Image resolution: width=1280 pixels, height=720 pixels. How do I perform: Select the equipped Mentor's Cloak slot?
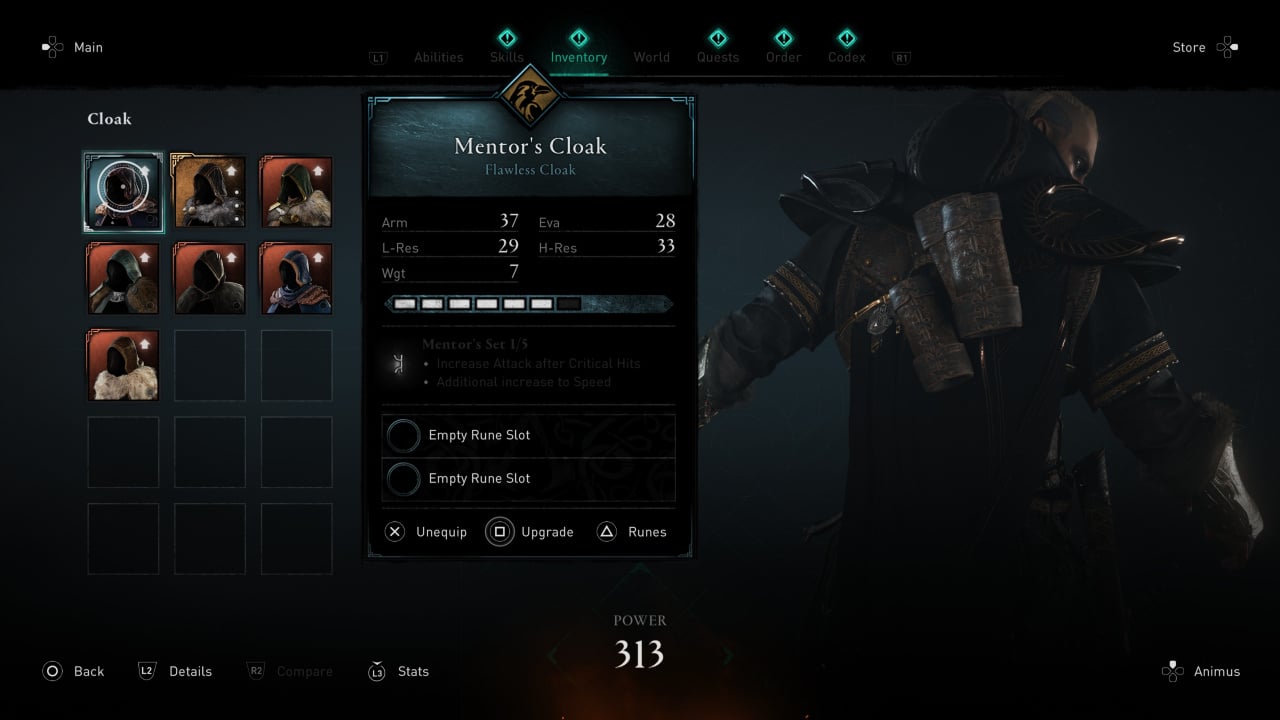coord(123,191)
